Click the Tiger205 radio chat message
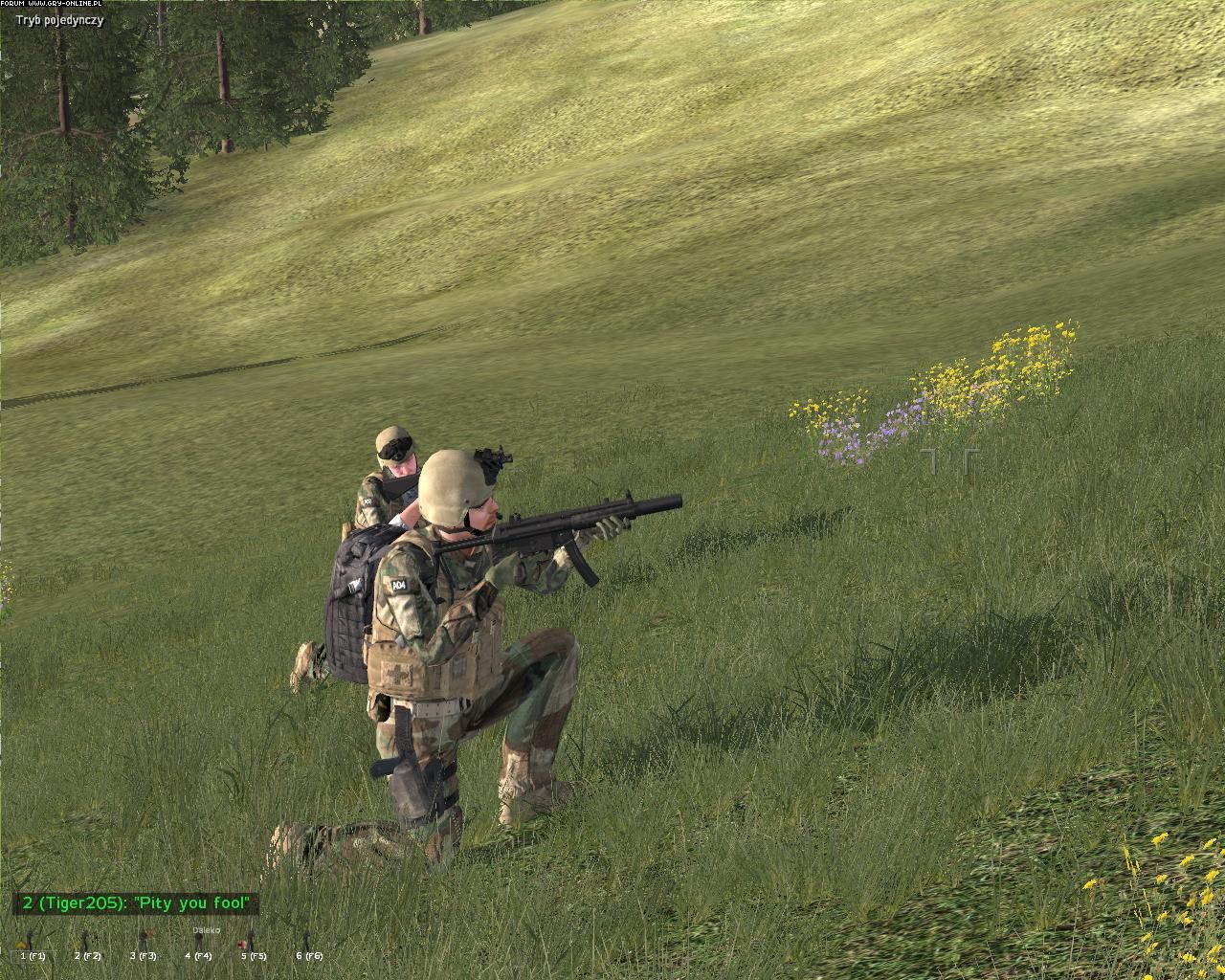This screenshot has width=1225, height=980. pyautogui.click(x=137, y=903)
